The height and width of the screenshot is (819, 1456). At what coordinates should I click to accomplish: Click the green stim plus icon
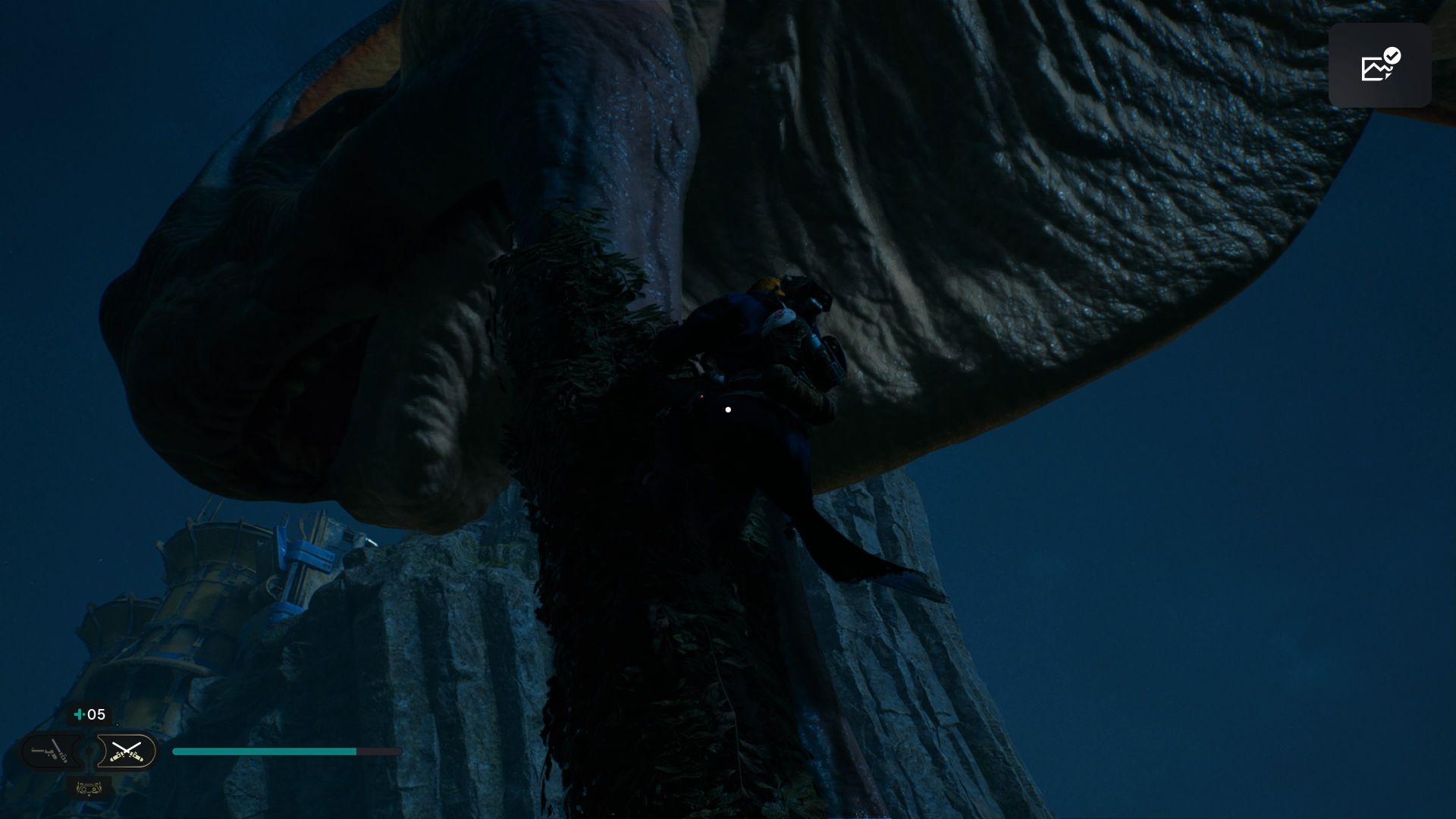(78, 714)
